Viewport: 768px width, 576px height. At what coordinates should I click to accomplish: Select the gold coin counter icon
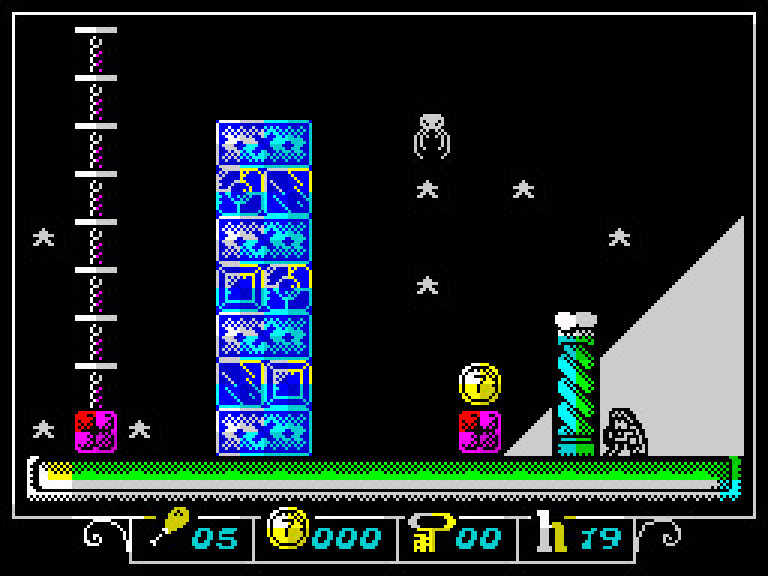(x=288, y=530)
